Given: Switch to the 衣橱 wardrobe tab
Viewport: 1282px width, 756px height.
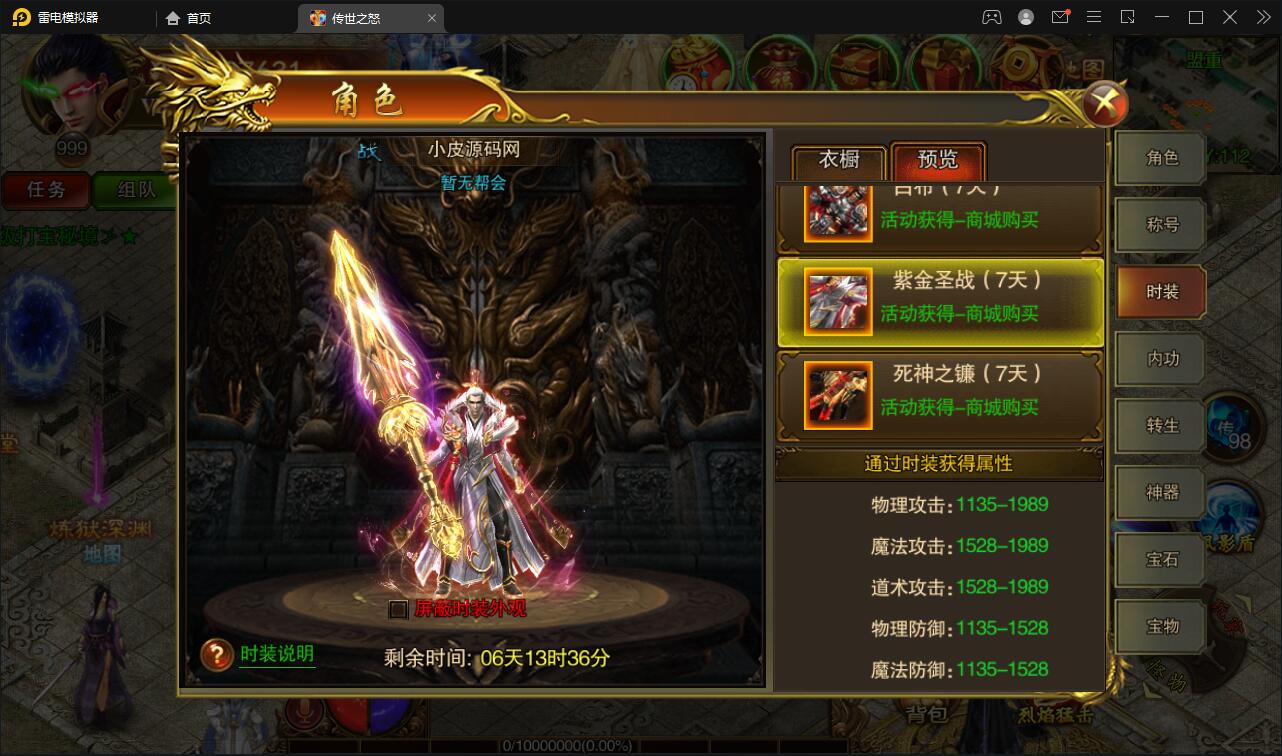Looking at the screenshot, I should tap(837, 160).
